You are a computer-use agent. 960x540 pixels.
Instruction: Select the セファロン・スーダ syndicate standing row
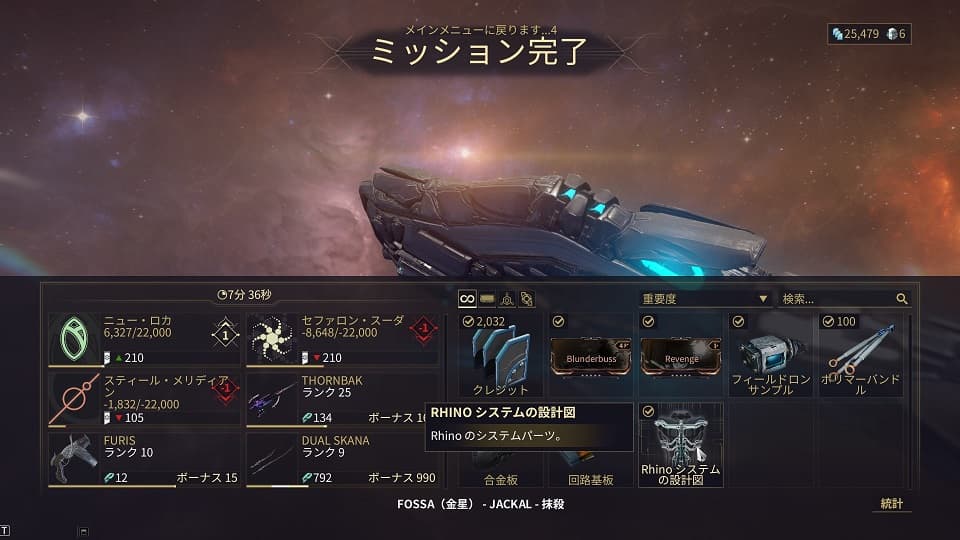341,340
